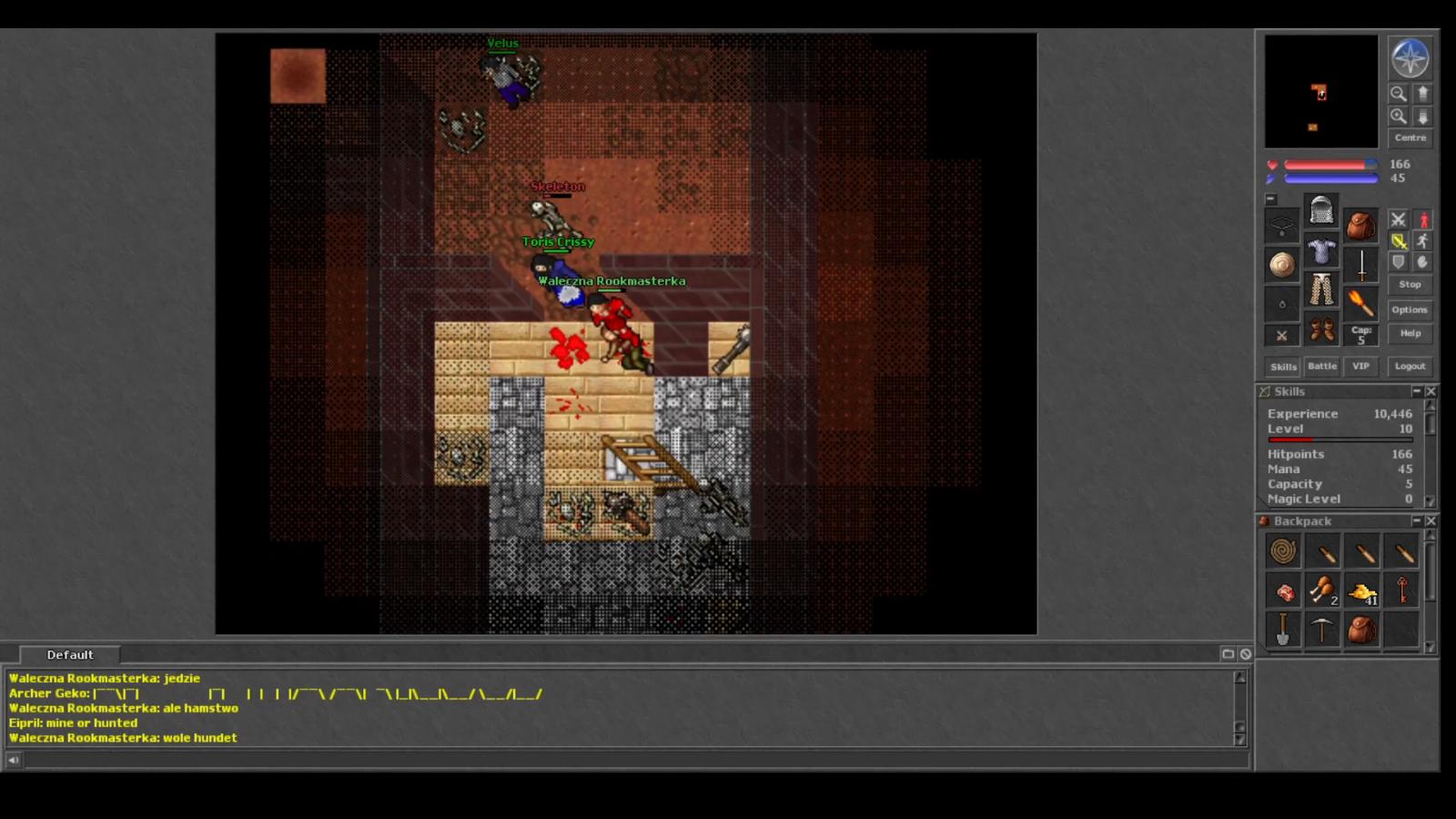Viewport: 1456px width, 819px height.
Task: Select the key in the backpack
Action: point(1402,591)
